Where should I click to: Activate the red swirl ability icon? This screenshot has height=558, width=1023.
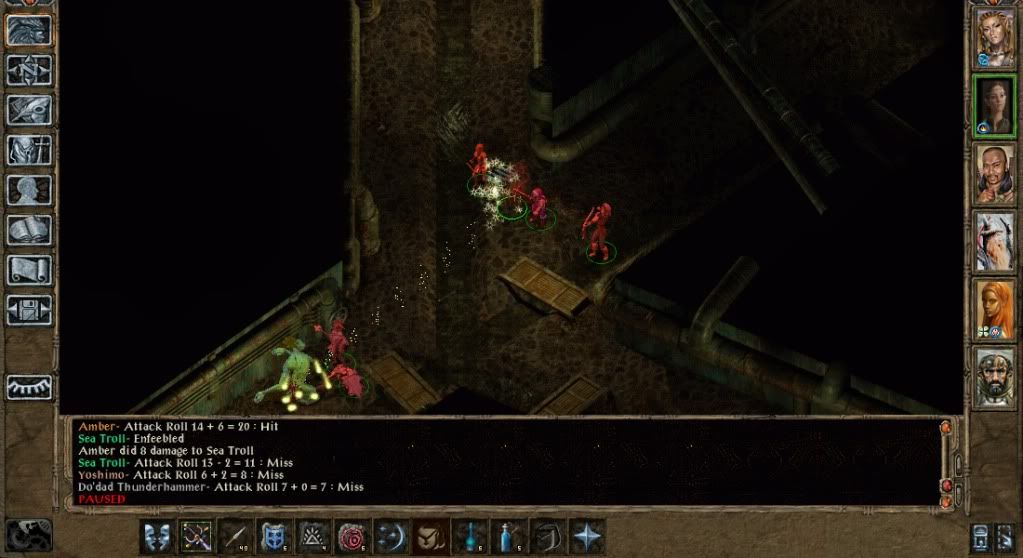(352, 536)
